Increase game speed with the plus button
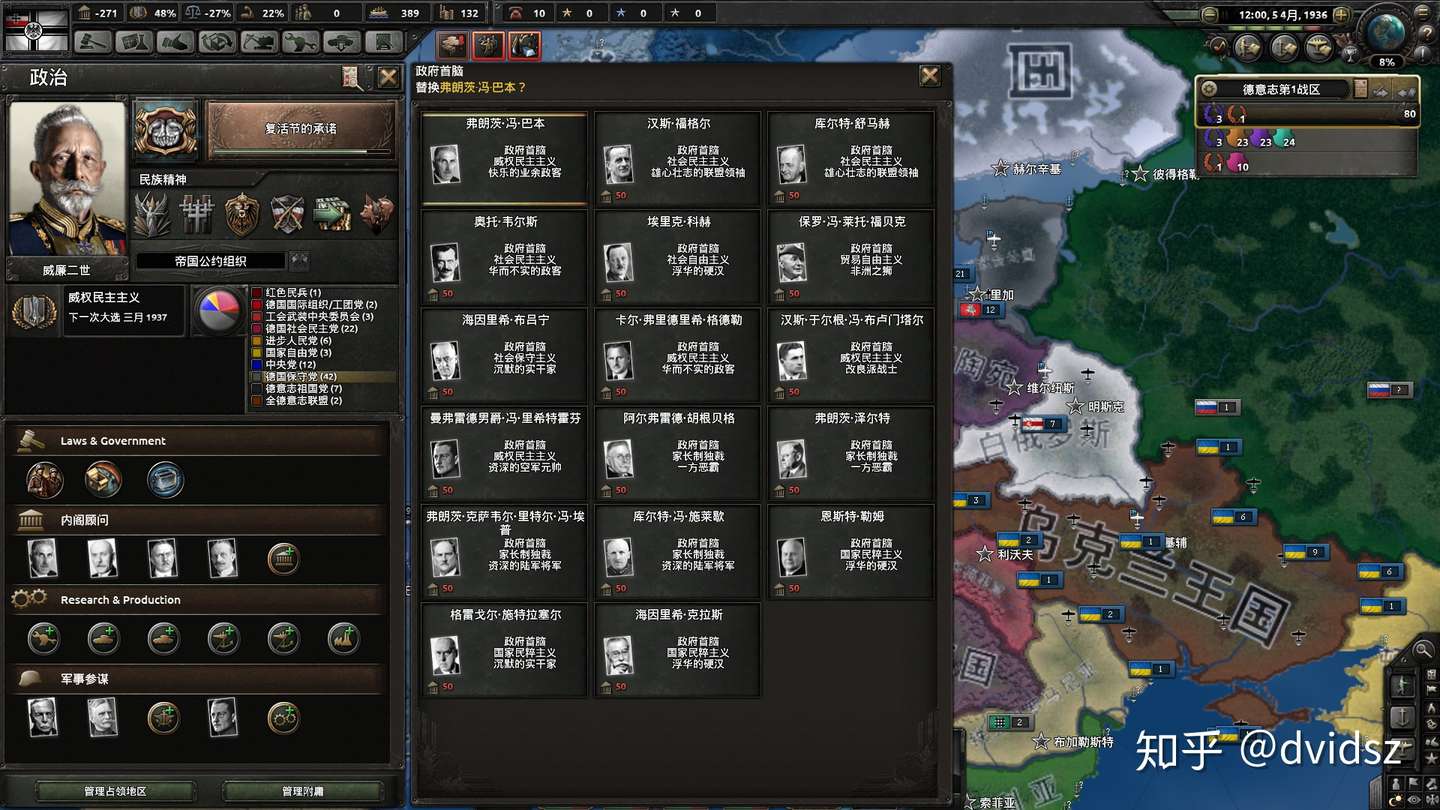 coord(1342,15)
